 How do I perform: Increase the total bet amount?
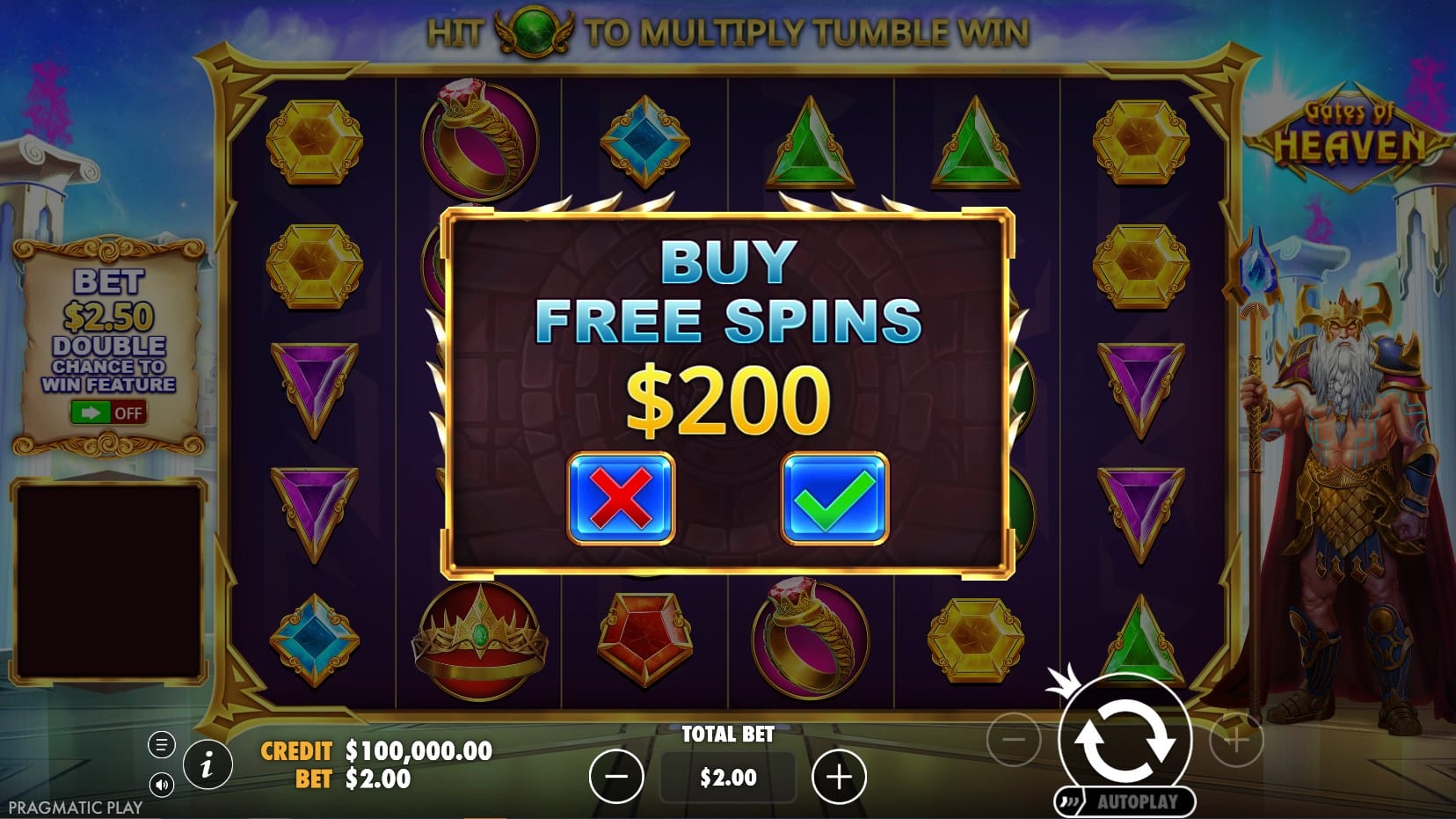[x=839, y=777]
